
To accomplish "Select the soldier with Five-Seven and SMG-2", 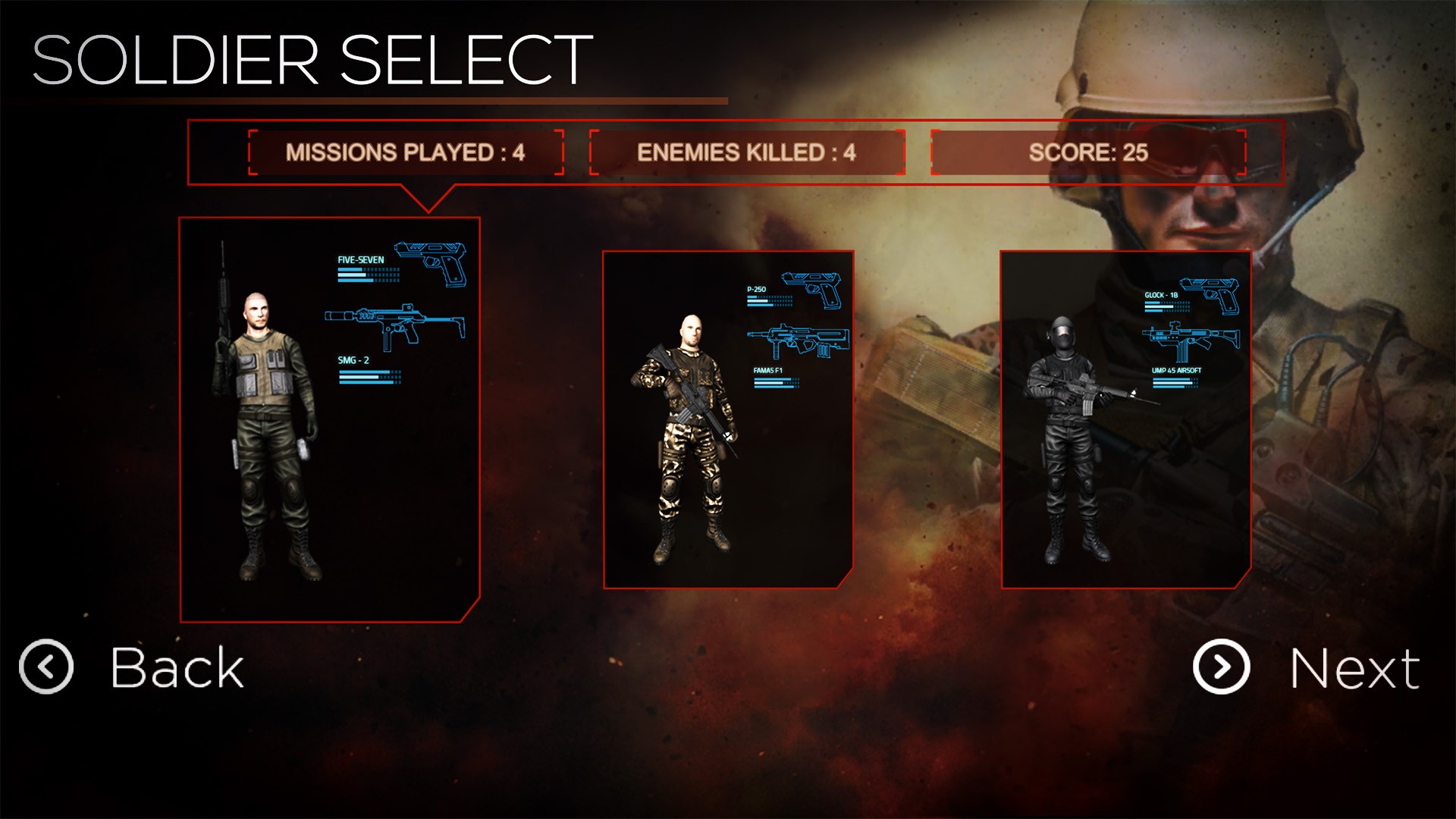I will 330,419.
